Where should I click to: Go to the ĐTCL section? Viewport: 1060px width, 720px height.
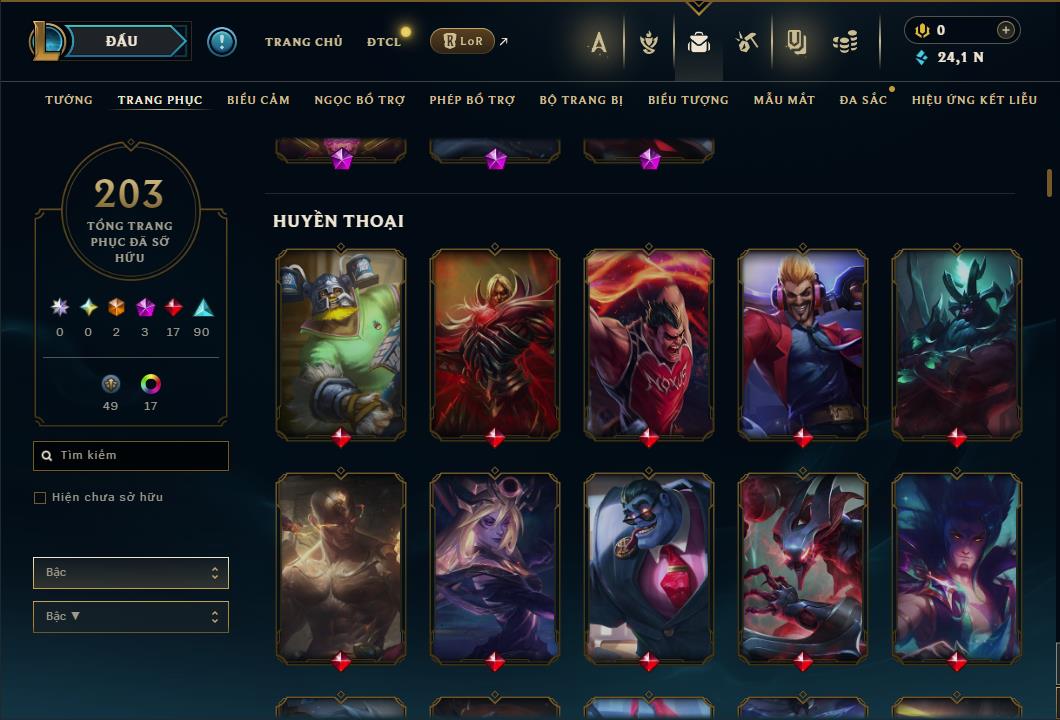383,42
